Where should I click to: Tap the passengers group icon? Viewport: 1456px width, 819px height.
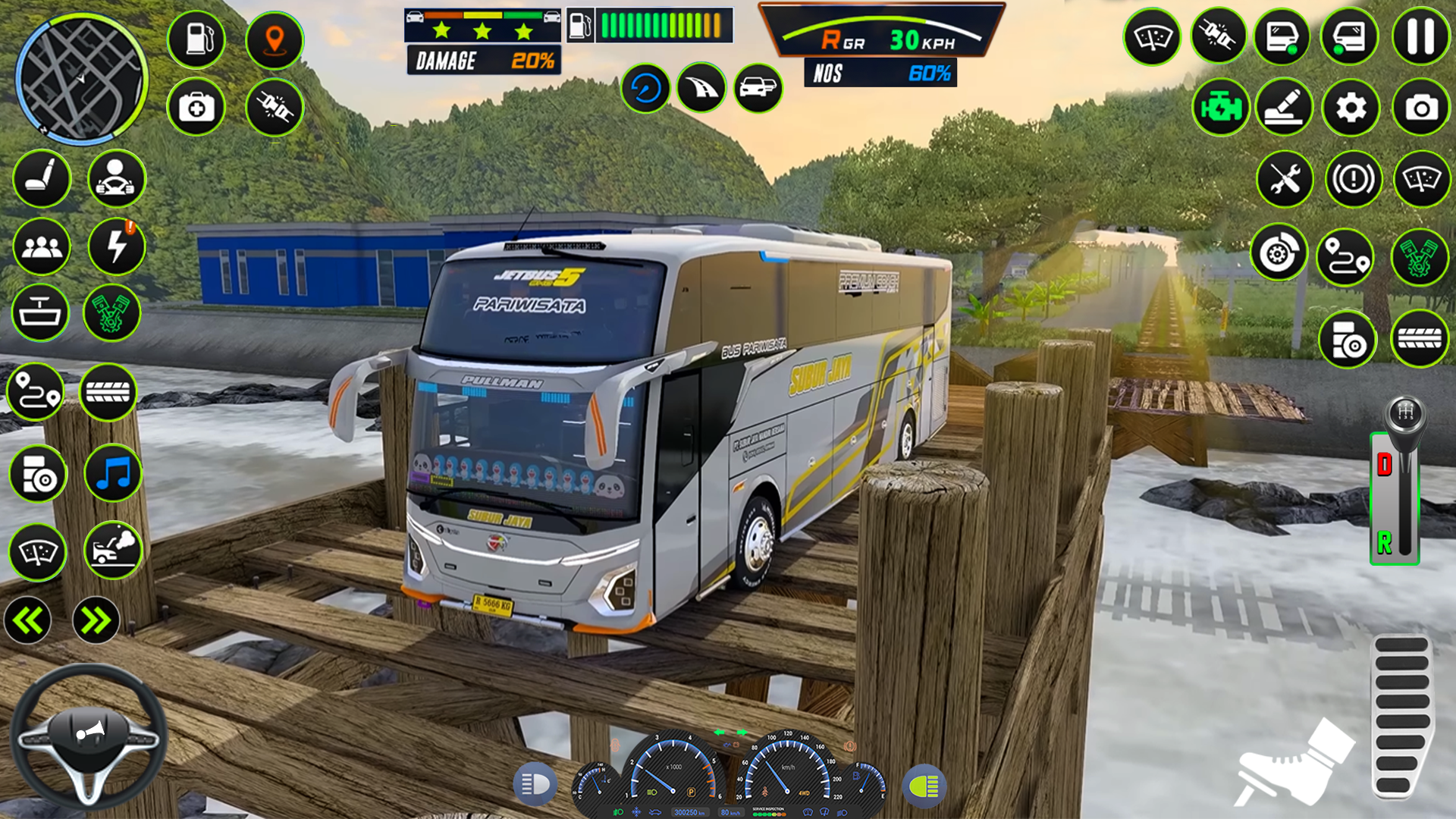click(x=42, y=246)
